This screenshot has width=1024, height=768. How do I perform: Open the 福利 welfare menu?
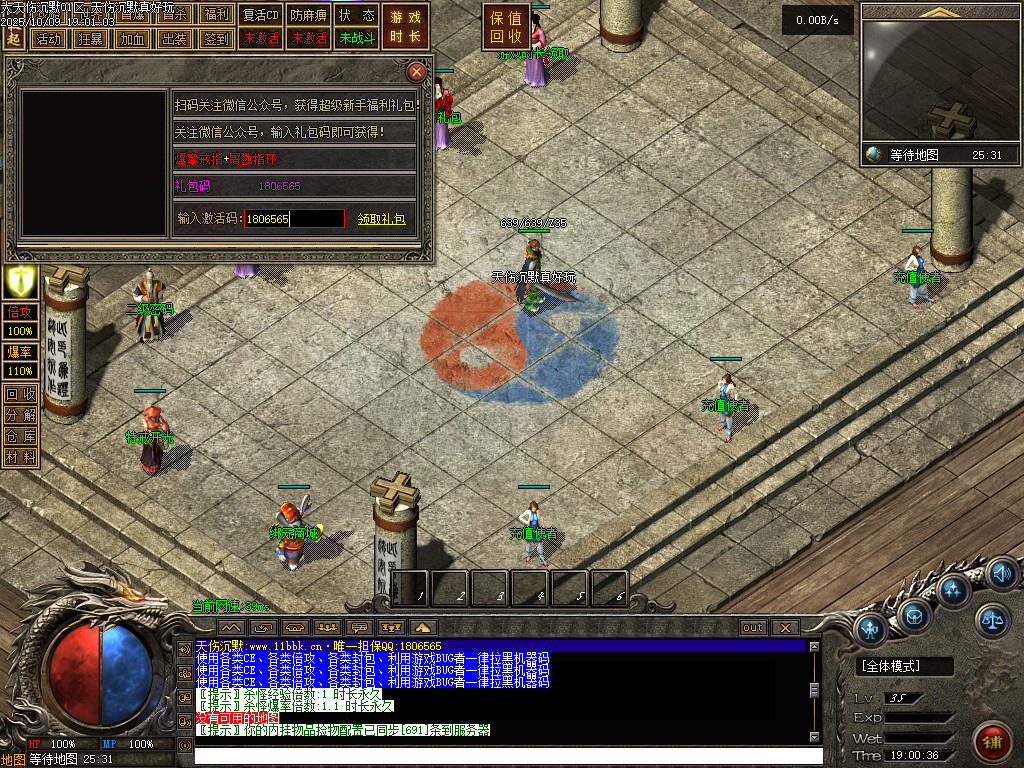(x=216, y=15)
